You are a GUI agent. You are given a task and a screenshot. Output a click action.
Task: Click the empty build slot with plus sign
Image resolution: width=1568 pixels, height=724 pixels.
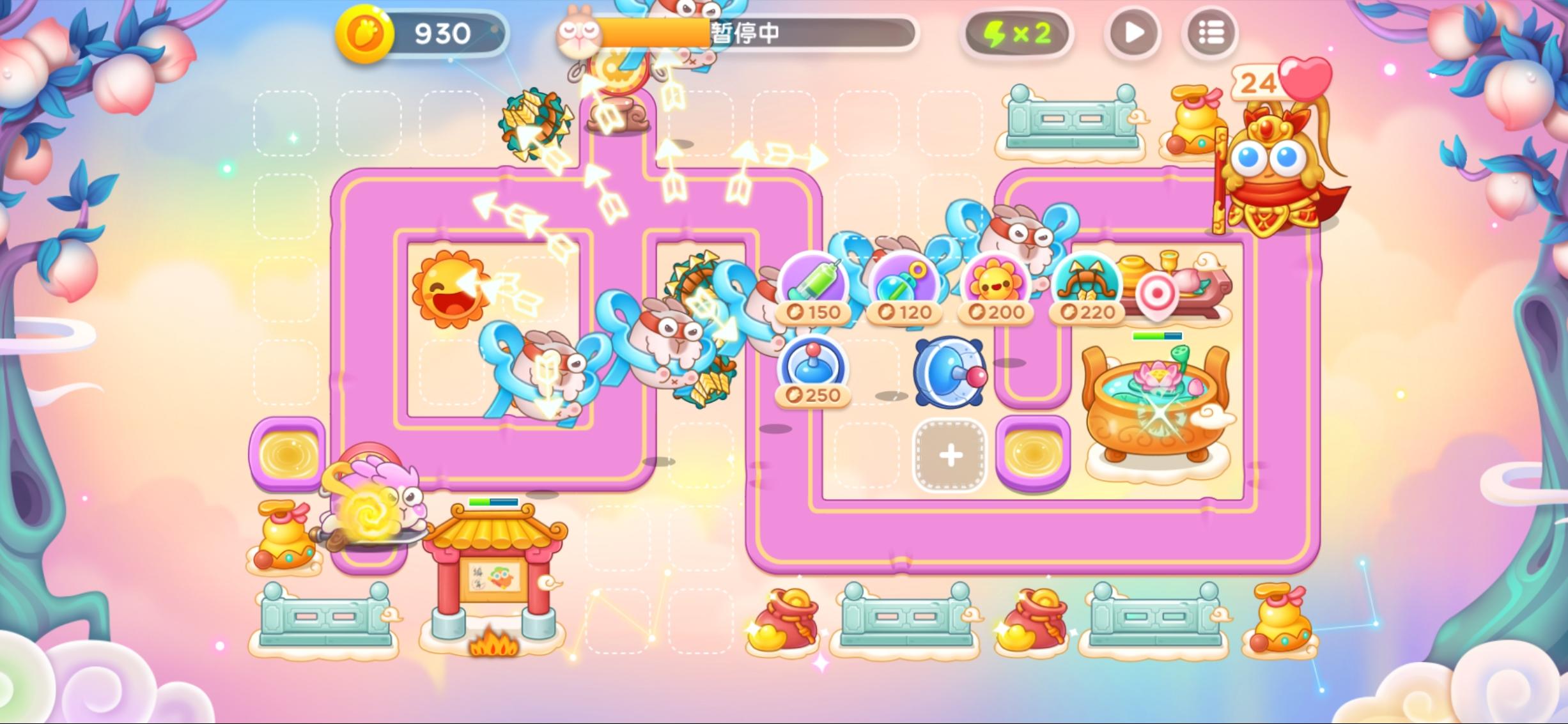(x=951, y=455)
